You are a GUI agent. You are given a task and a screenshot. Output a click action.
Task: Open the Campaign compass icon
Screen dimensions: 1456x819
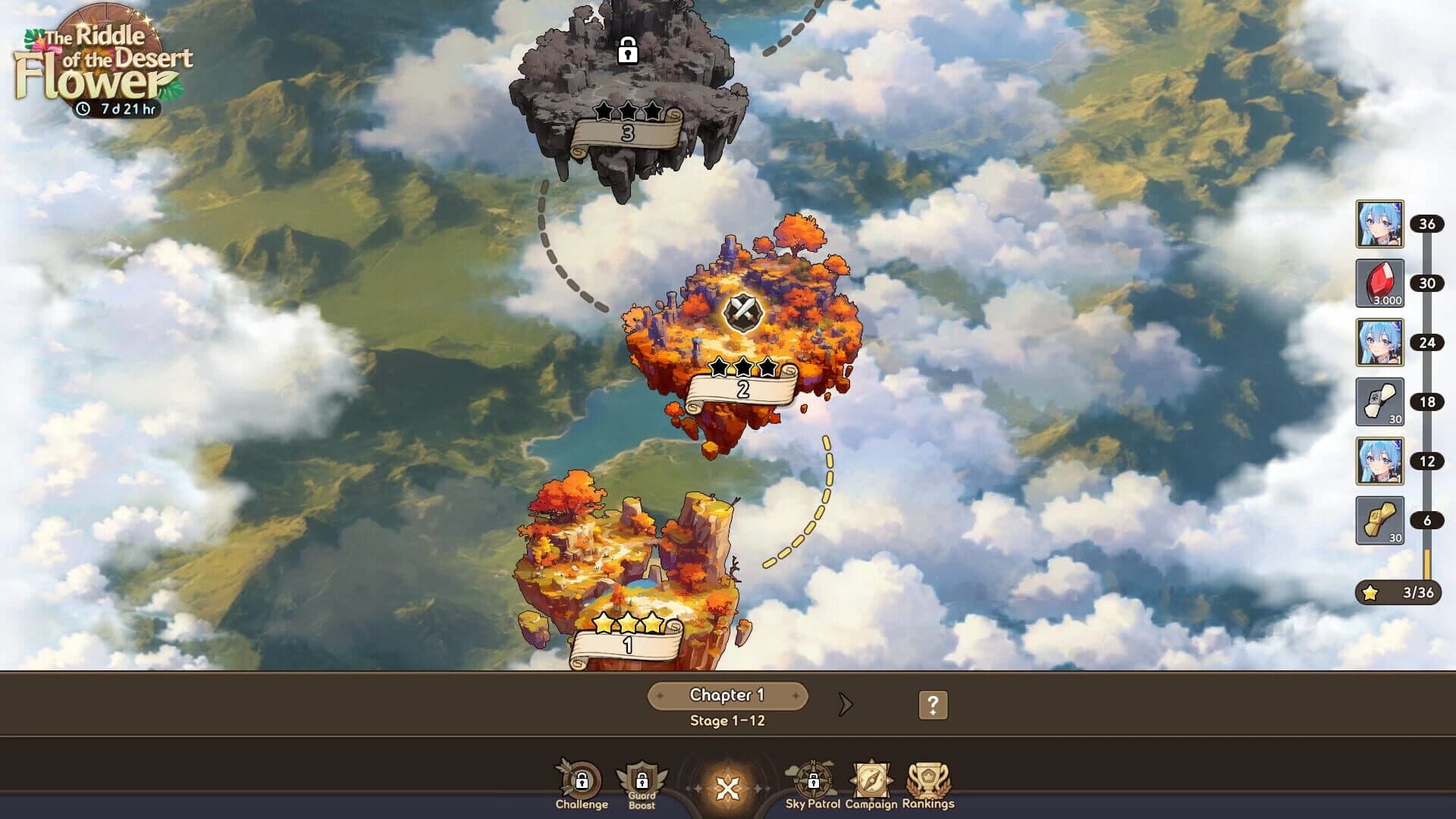click(872, 779)
